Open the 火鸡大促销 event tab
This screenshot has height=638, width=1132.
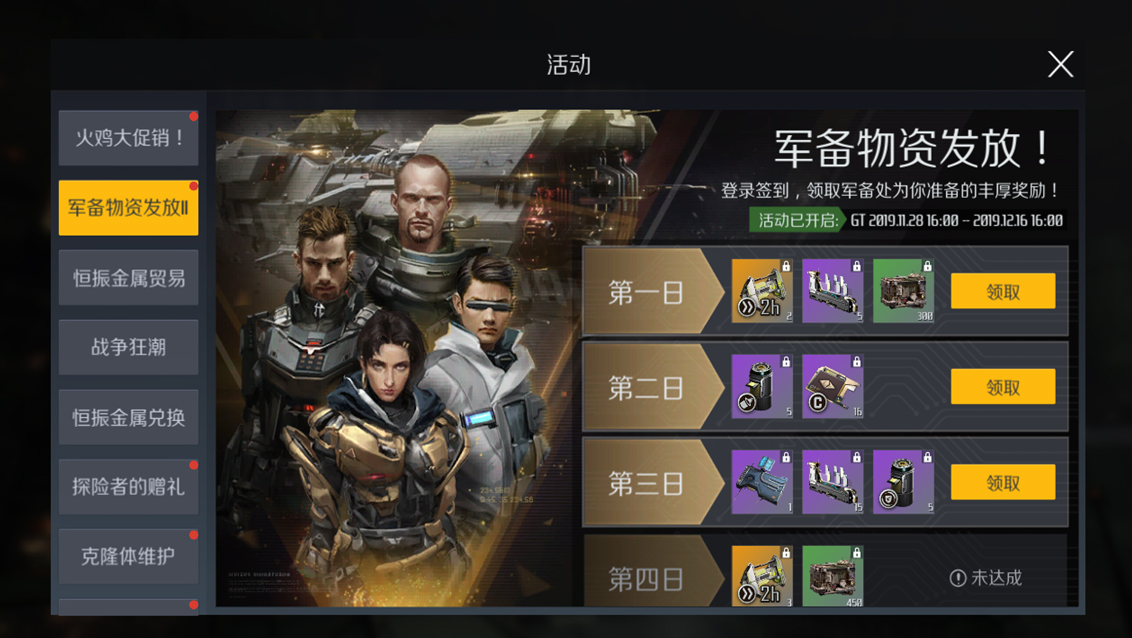[x=129, y=138]
